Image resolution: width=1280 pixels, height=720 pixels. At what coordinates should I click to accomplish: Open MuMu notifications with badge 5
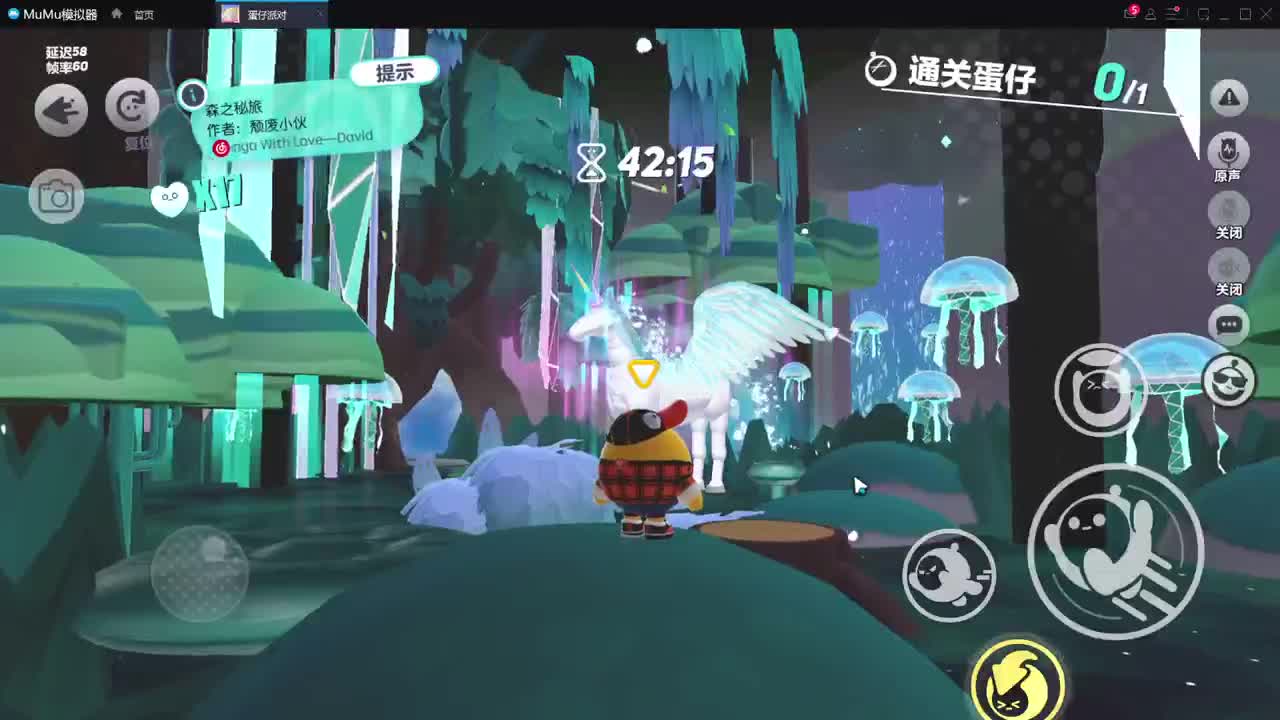pos(1125,13)
